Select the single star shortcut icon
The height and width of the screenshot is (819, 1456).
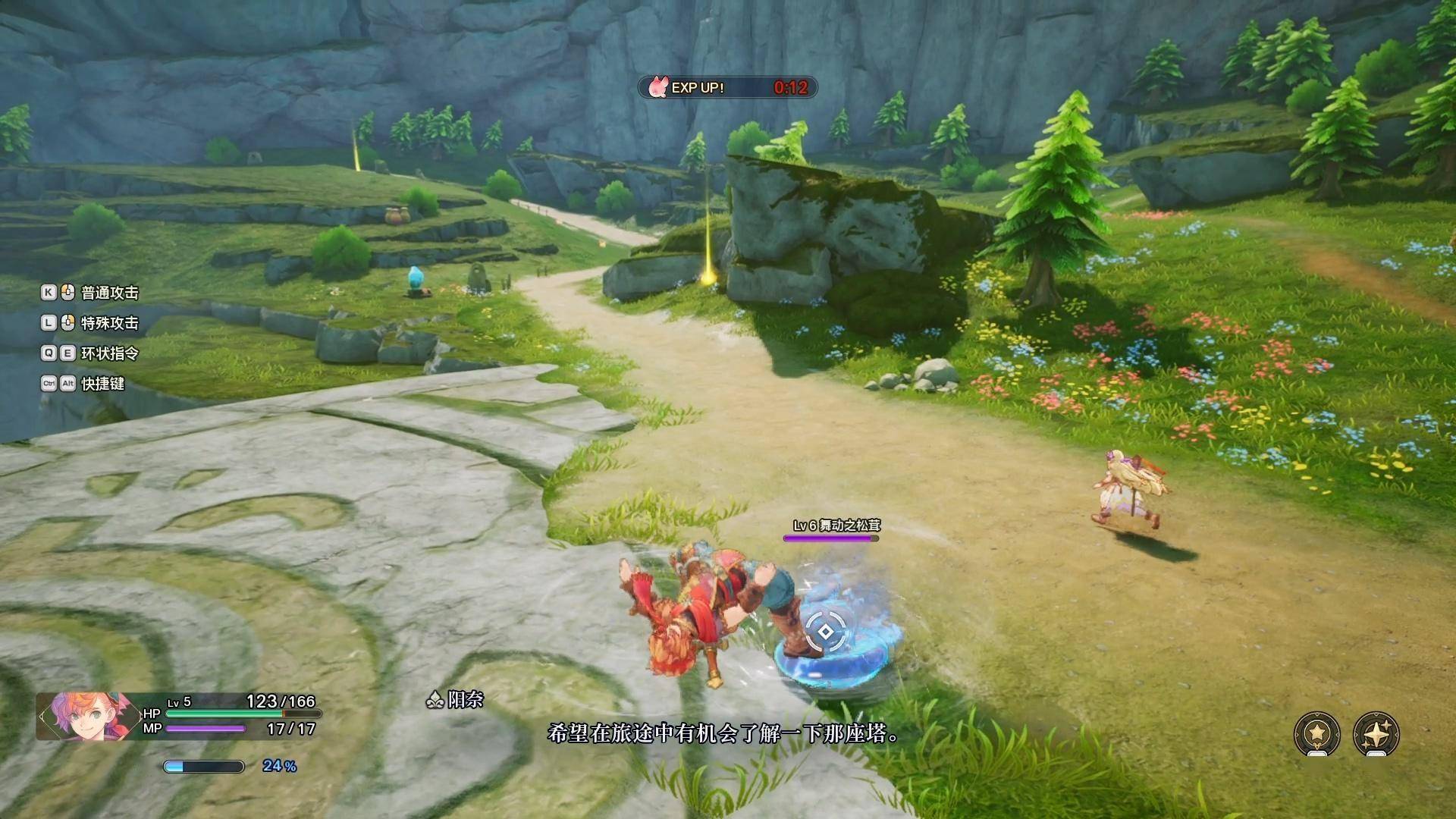(1317, 733)
